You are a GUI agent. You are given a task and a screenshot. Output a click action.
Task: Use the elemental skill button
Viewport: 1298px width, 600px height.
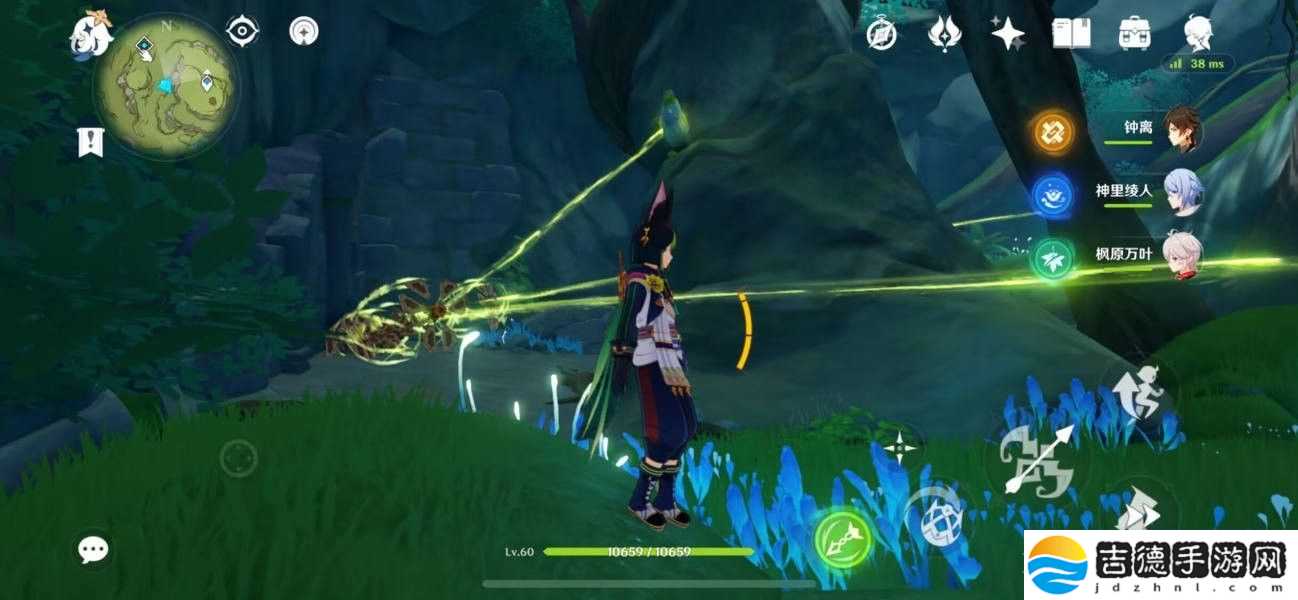935,516
